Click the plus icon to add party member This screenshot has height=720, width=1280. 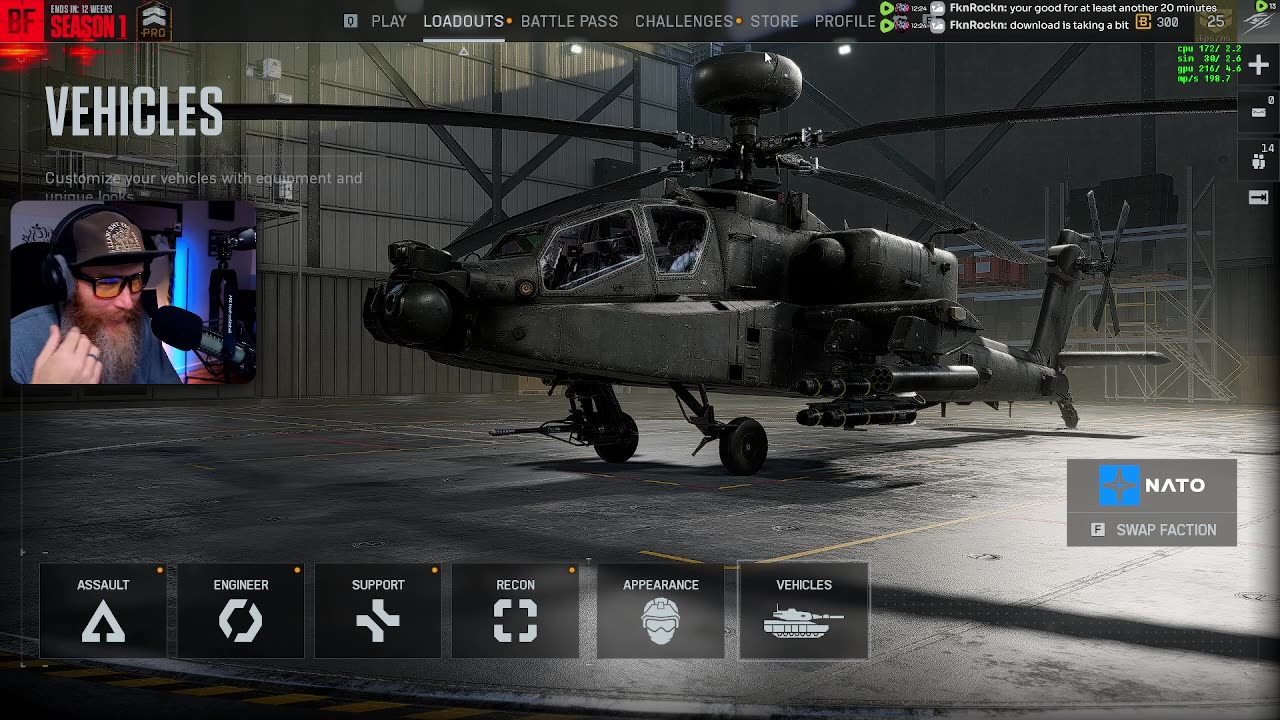coord(1258,65)
